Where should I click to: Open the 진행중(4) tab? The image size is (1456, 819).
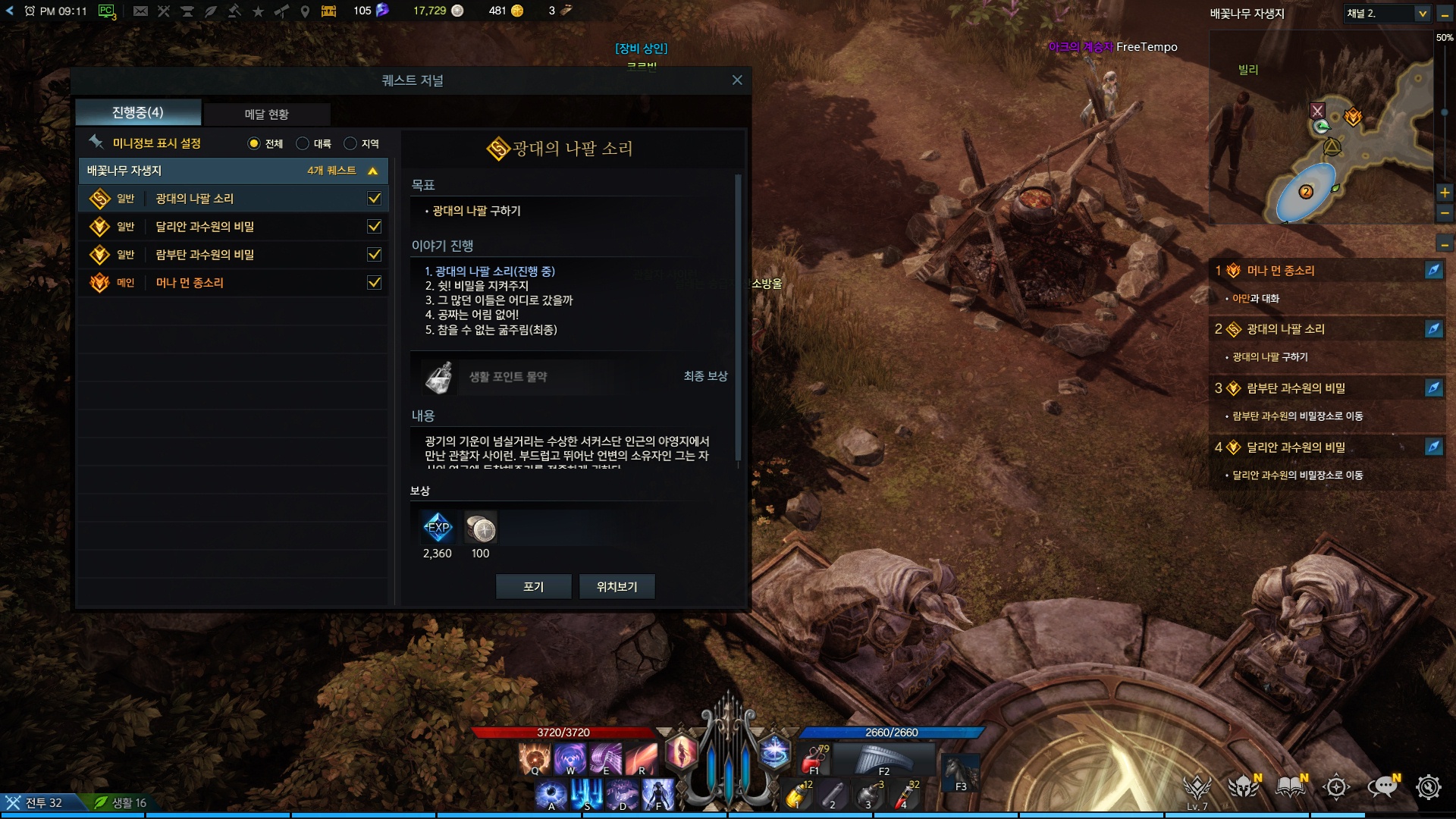pyautogui.click(x=138, y=113)
